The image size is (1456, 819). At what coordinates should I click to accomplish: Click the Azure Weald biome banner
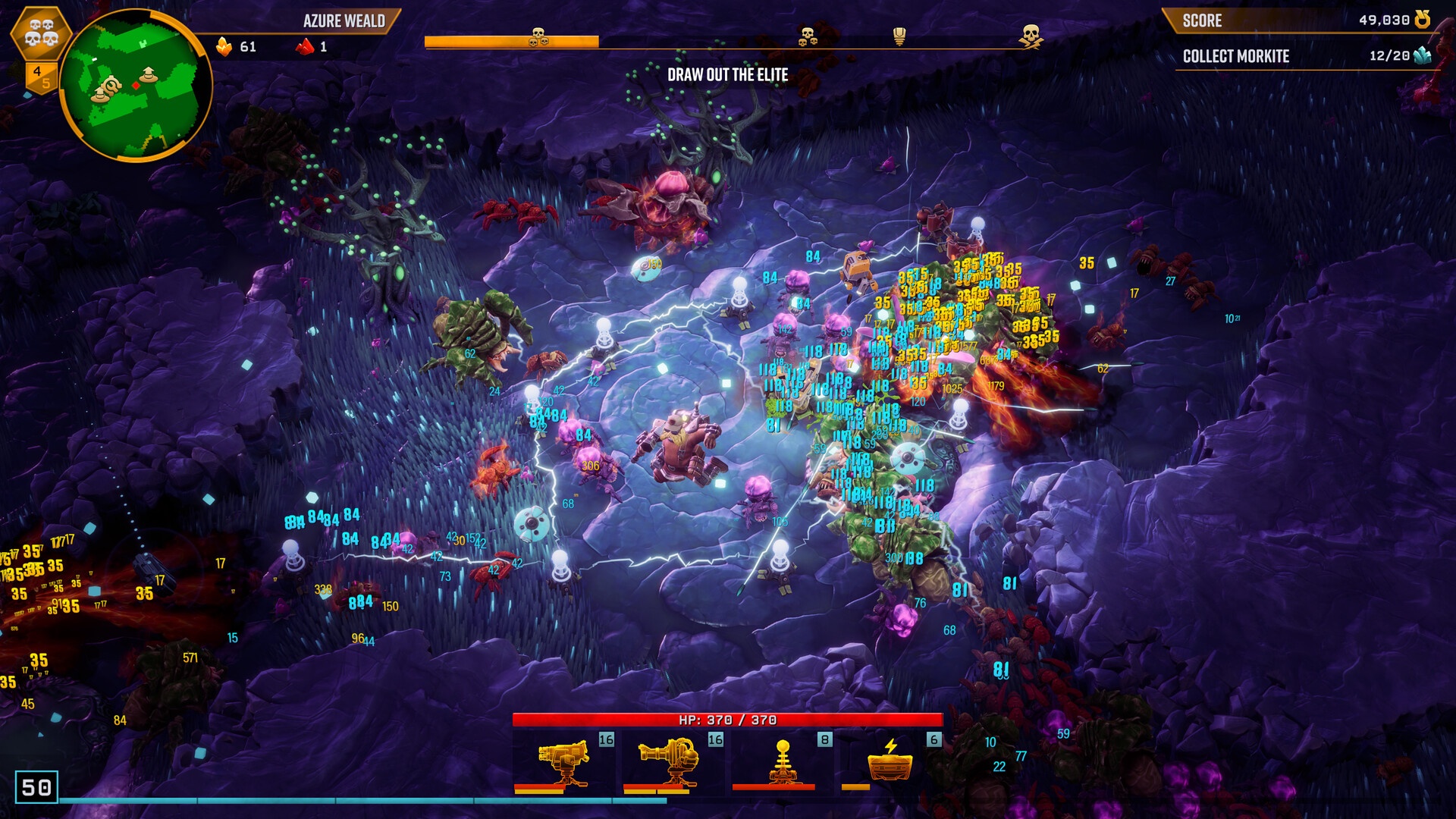pyautogui.click(x=344, y=21)
